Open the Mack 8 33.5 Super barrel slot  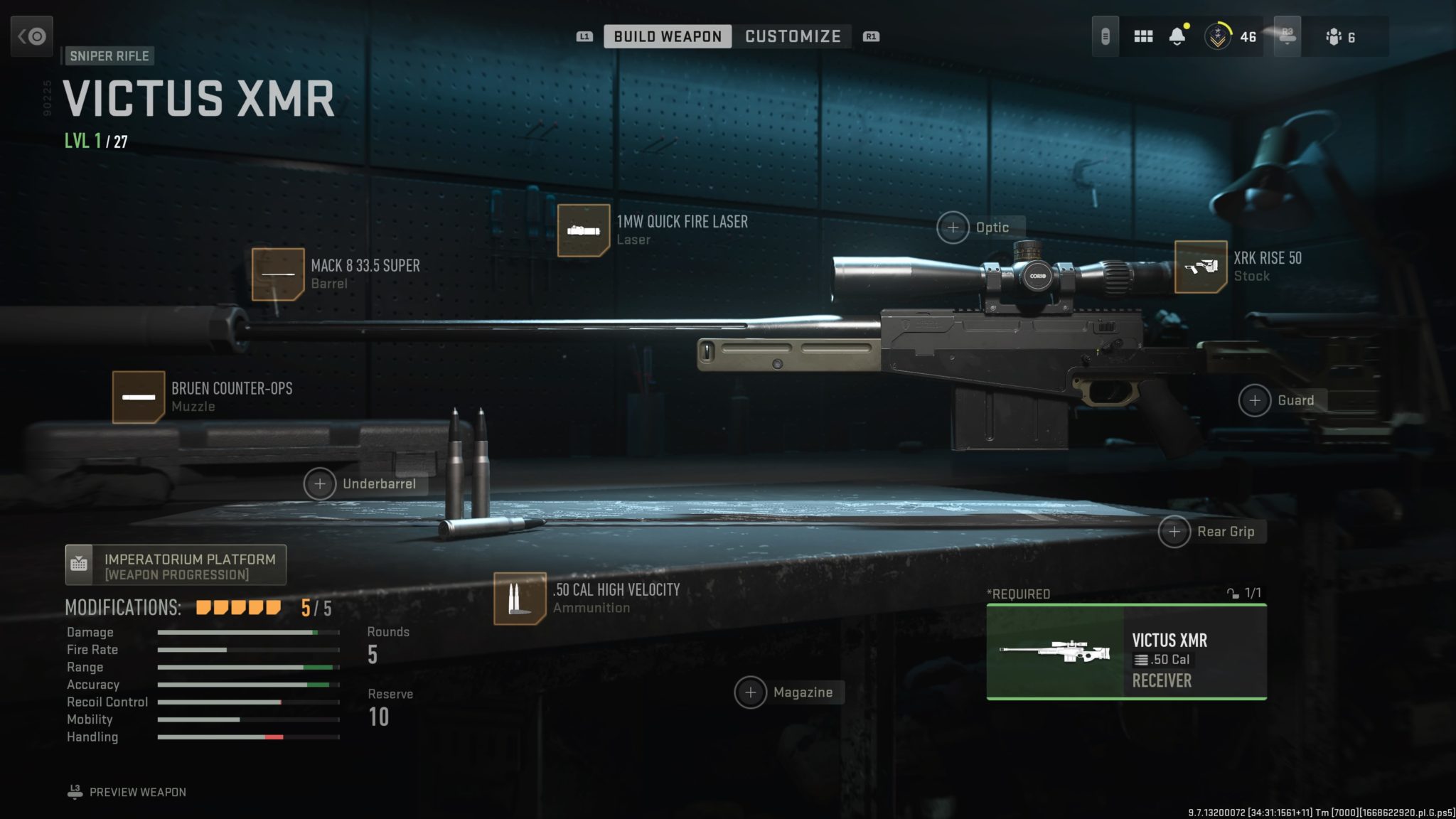[279, 274]
